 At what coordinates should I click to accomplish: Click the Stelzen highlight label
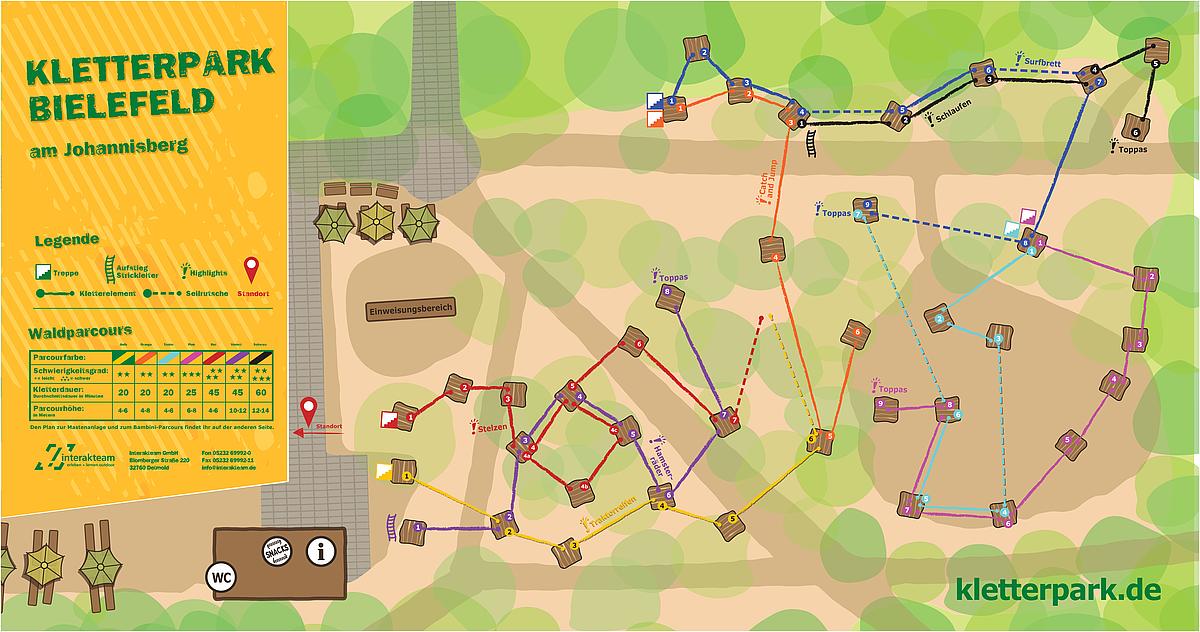click(490, 428)
